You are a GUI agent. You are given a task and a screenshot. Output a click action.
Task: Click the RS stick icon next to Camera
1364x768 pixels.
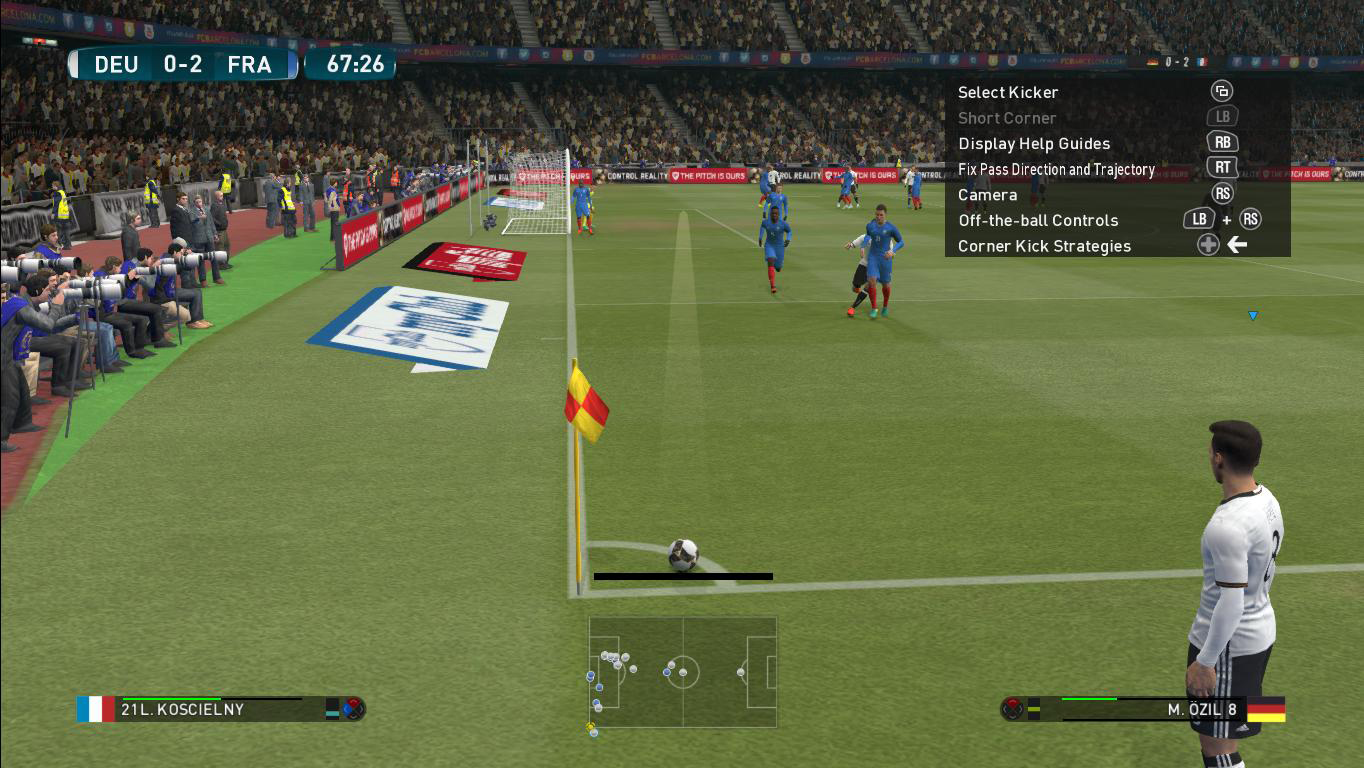1222,193
